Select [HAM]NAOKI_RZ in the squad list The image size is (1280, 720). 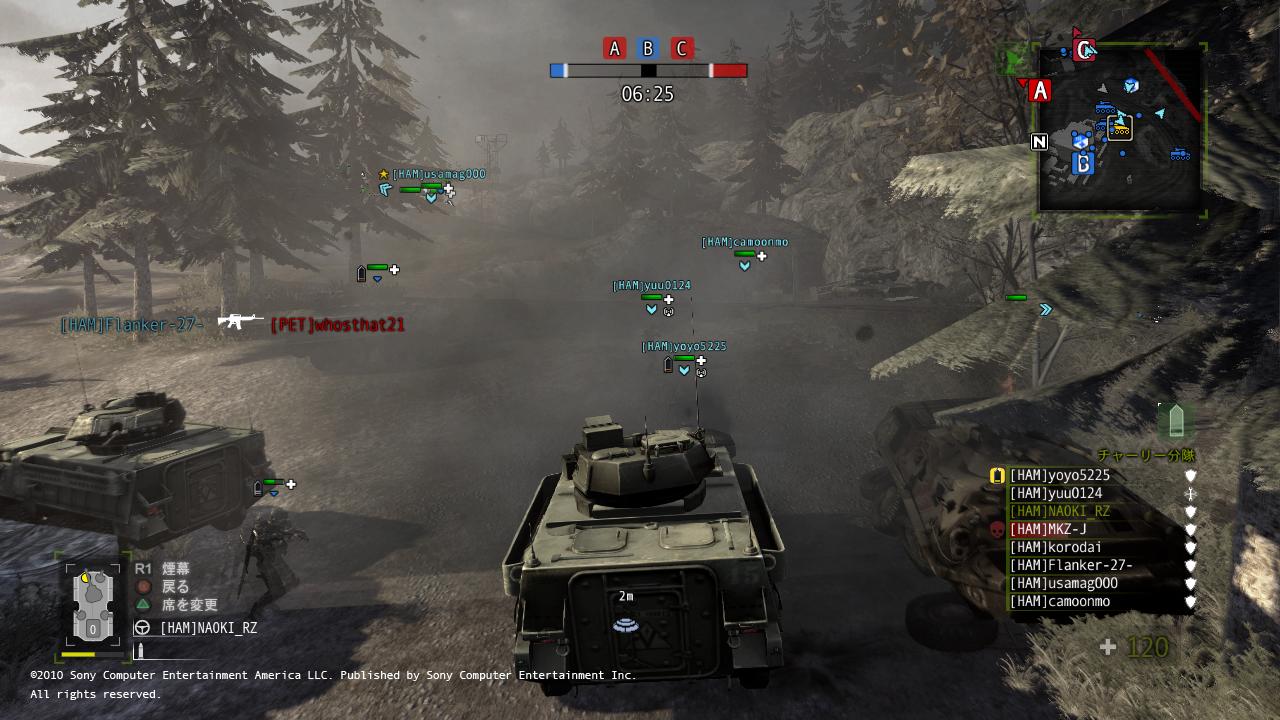(1059, 512)
